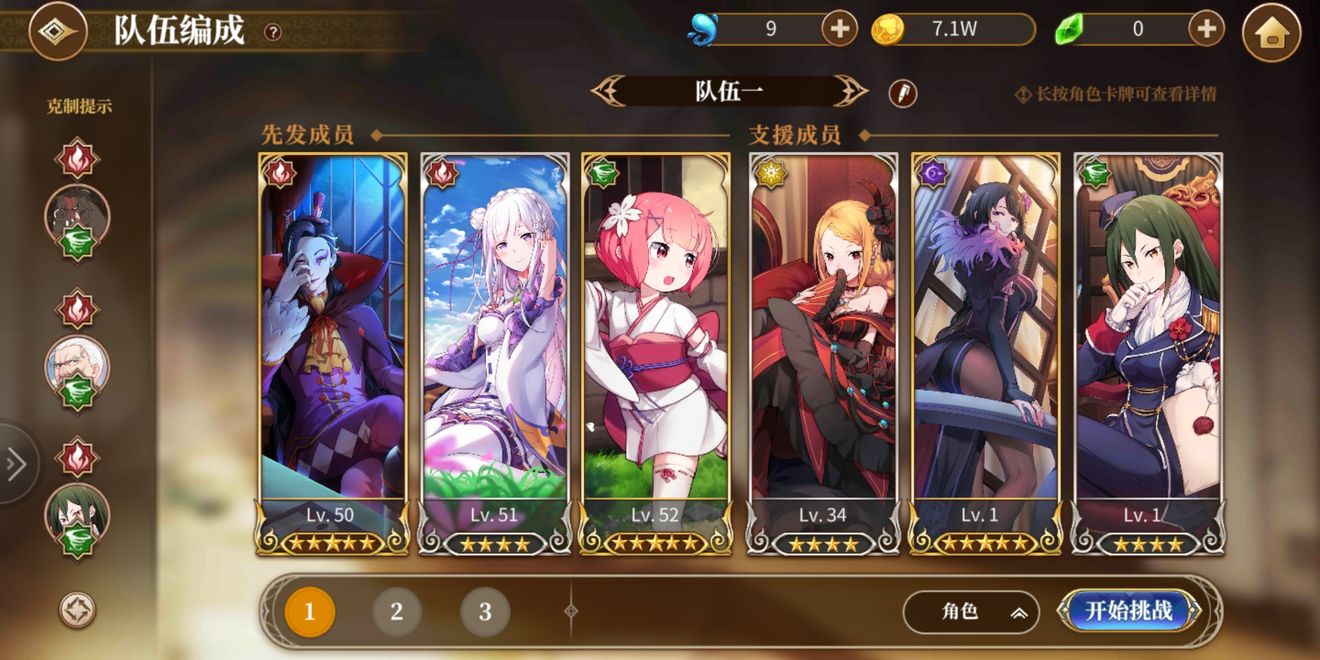The image size is (1320, 660).
Task: Open the help question mark next to 队伍编成
Action: 272,32
